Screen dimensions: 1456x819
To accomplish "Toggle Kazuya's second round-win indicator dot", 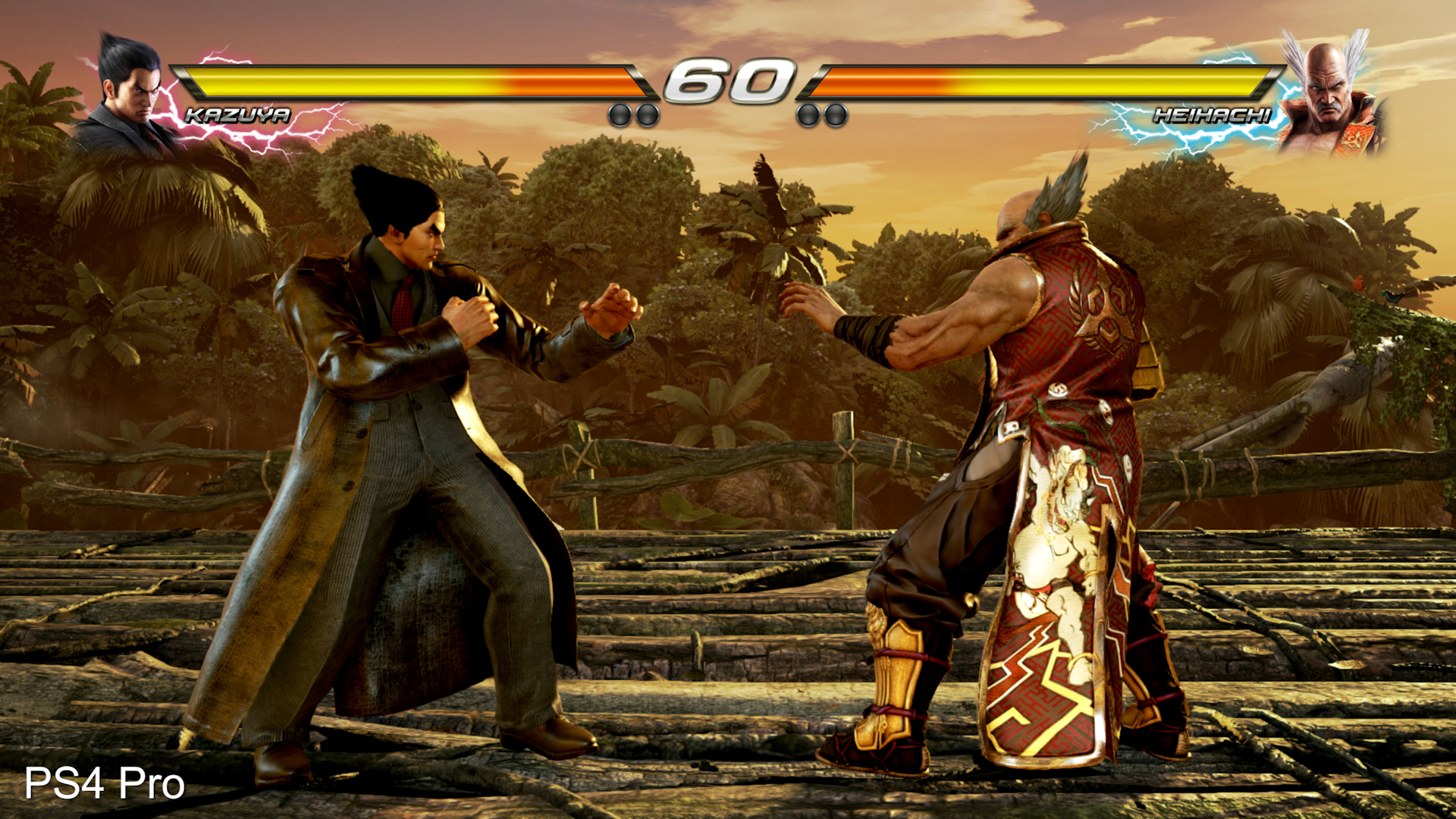I will pos(648,114).
